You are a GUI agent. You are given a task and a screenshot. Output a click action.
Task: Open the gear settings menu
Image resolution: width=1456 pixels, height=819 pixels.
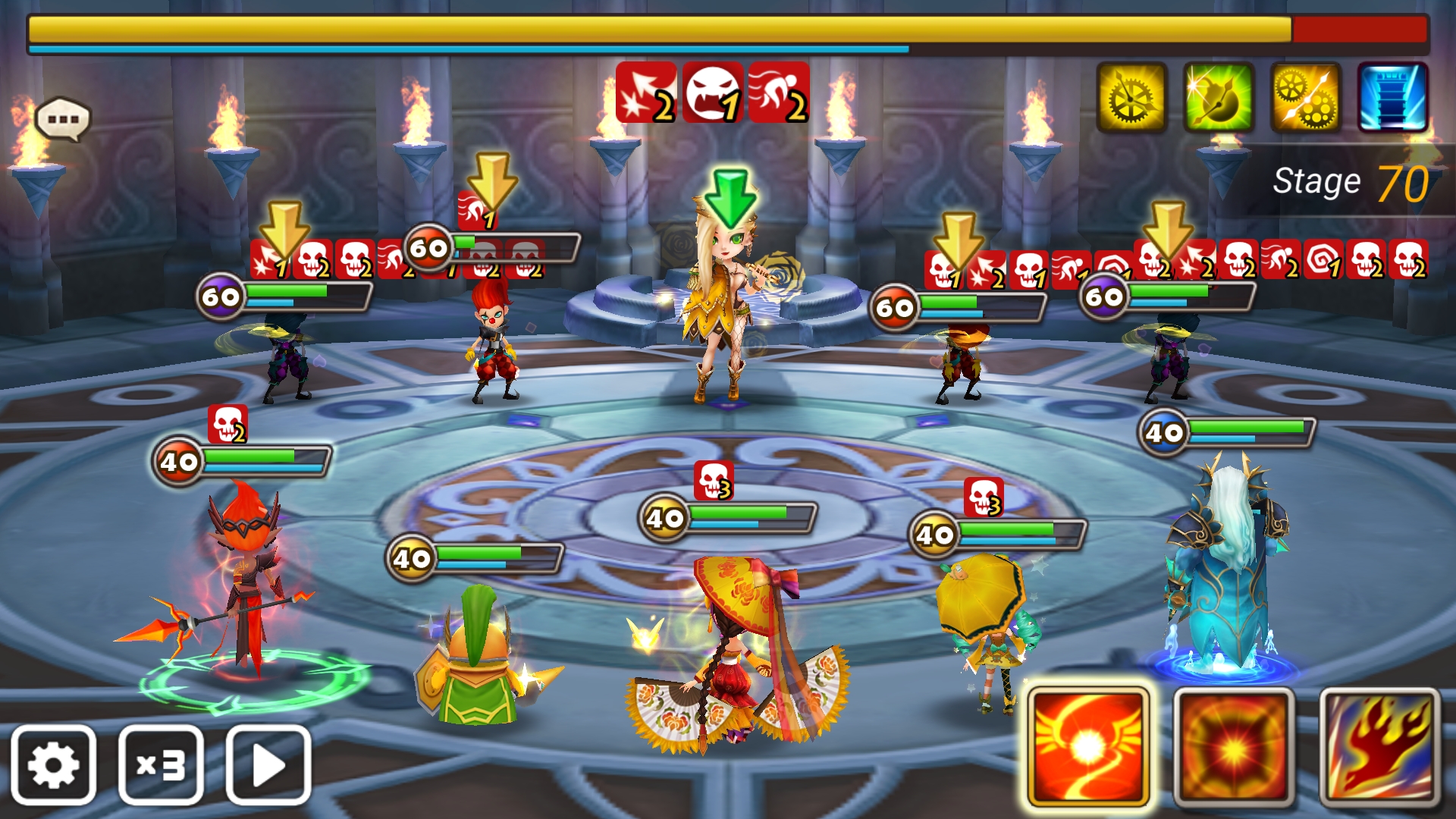click(x=53, y=764)
